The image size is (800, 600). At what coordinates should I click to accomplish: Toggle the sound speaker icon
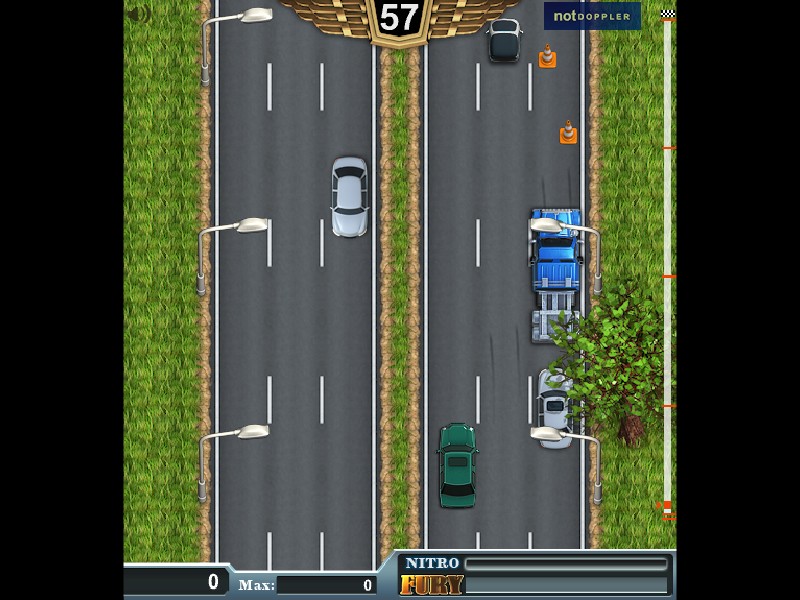139,14
